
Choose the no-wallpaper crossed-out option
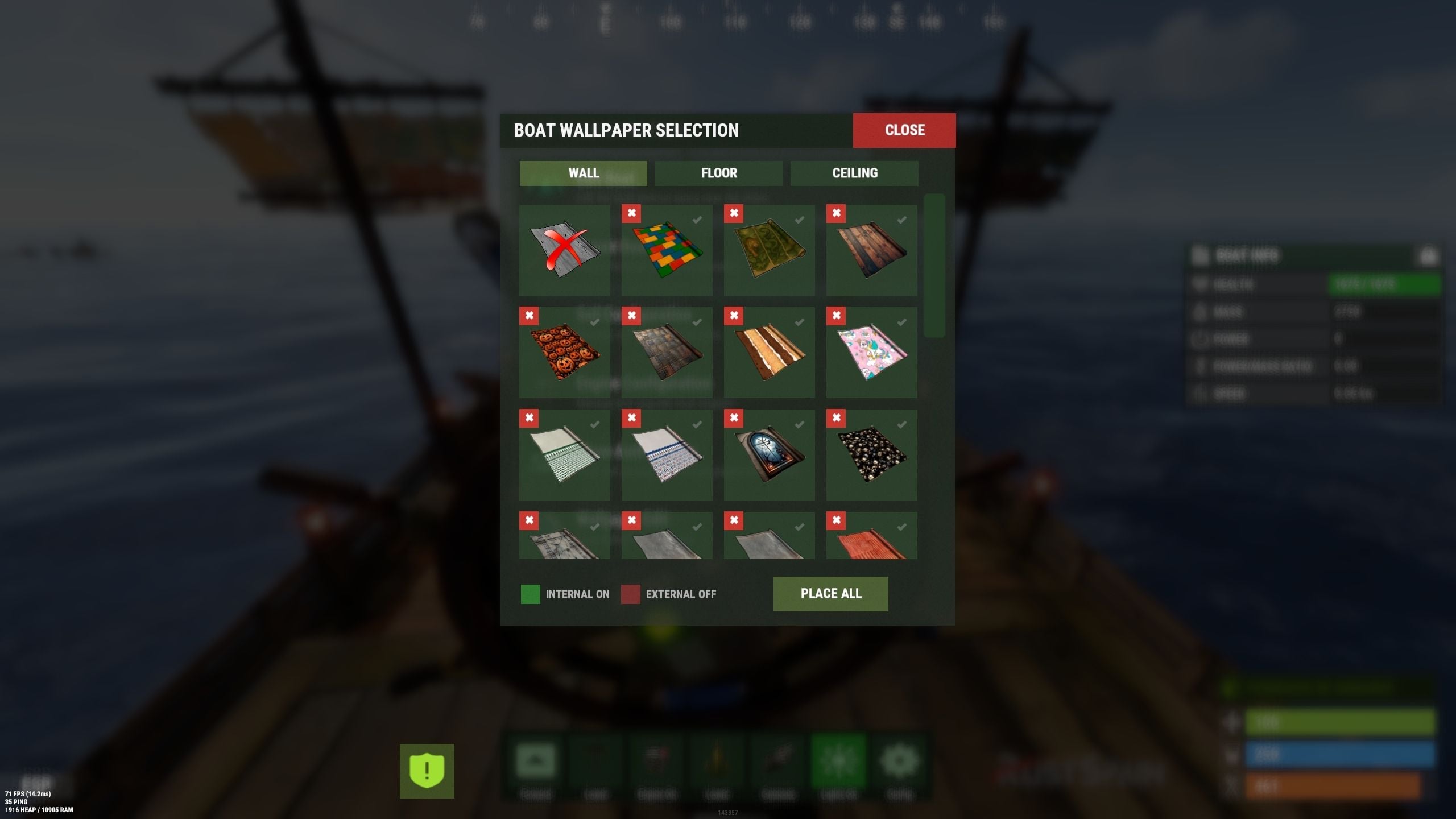click(564, 250)
